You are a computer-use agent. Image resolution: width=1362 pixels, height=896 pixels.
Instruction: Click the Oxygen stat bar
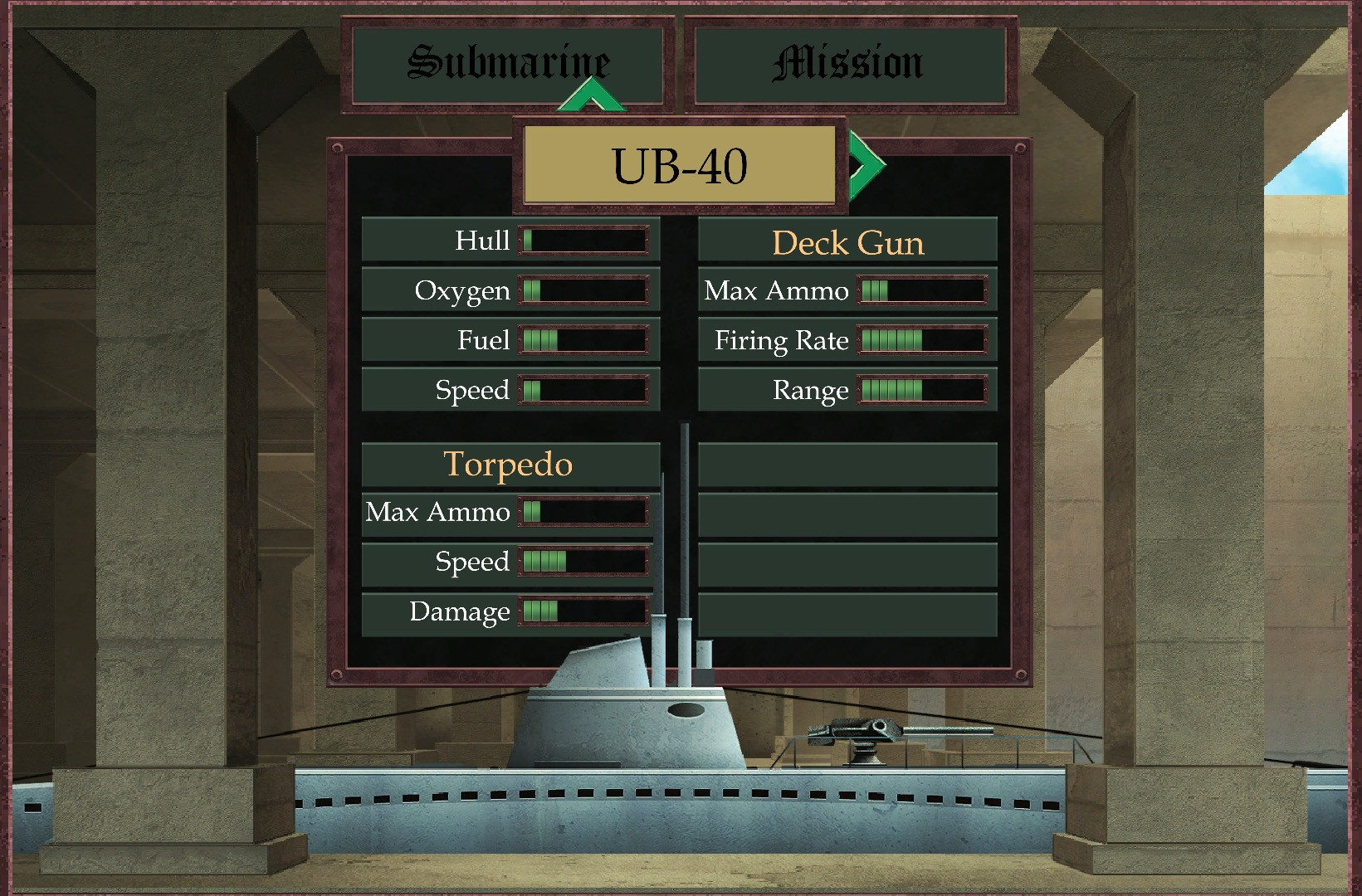point(584,290)
